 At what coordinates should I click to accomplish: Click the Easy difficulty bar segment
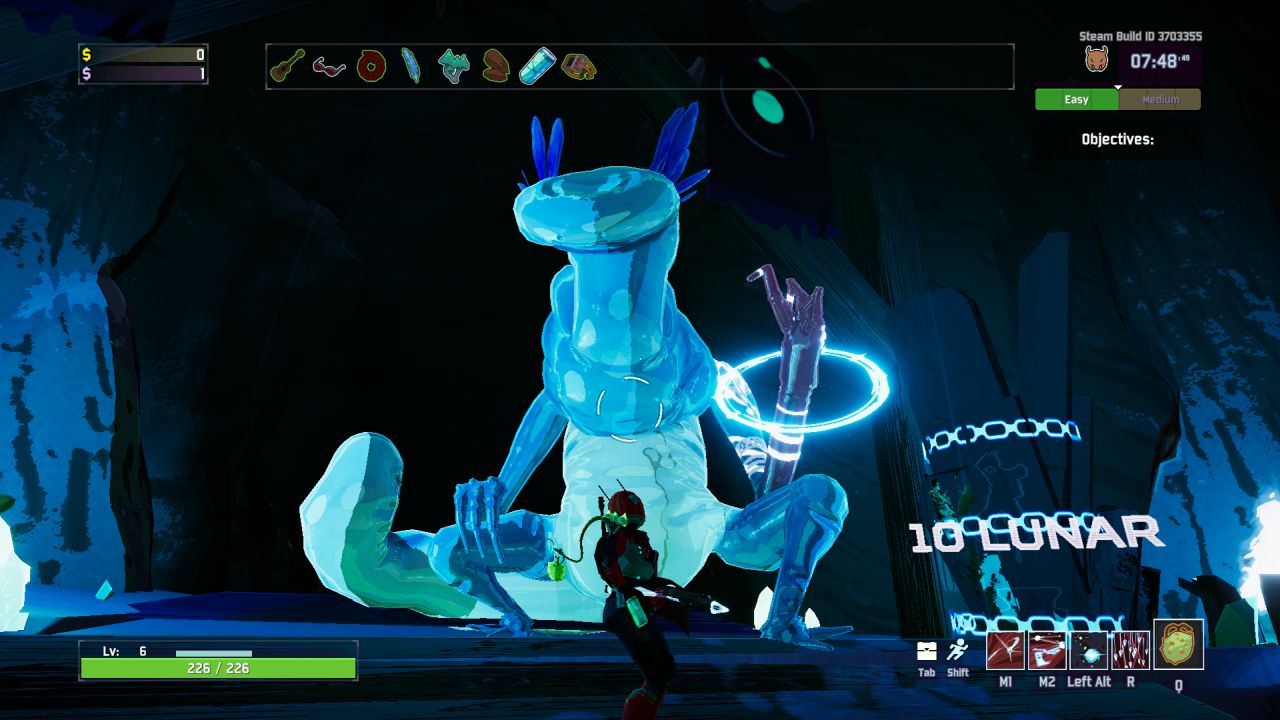tap(1077, 99)
